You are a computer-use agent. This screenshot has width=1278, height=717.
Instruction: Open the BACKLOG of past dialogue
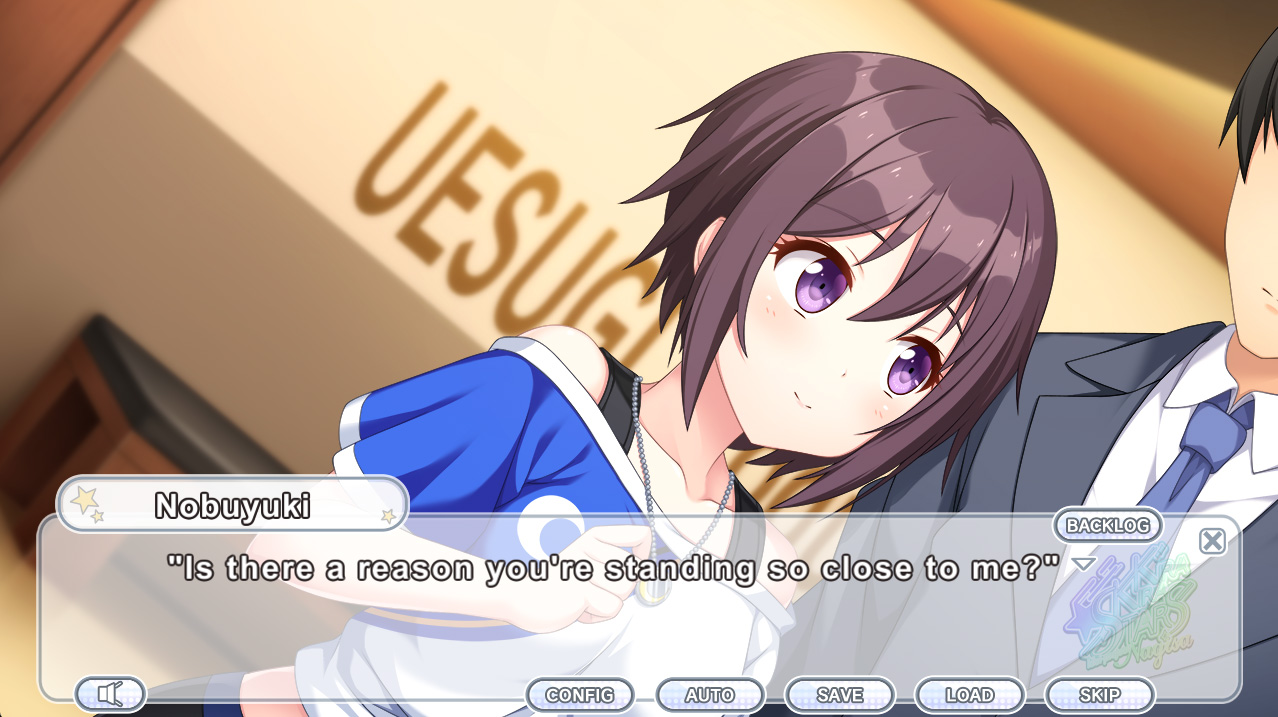coord(1107,525)
